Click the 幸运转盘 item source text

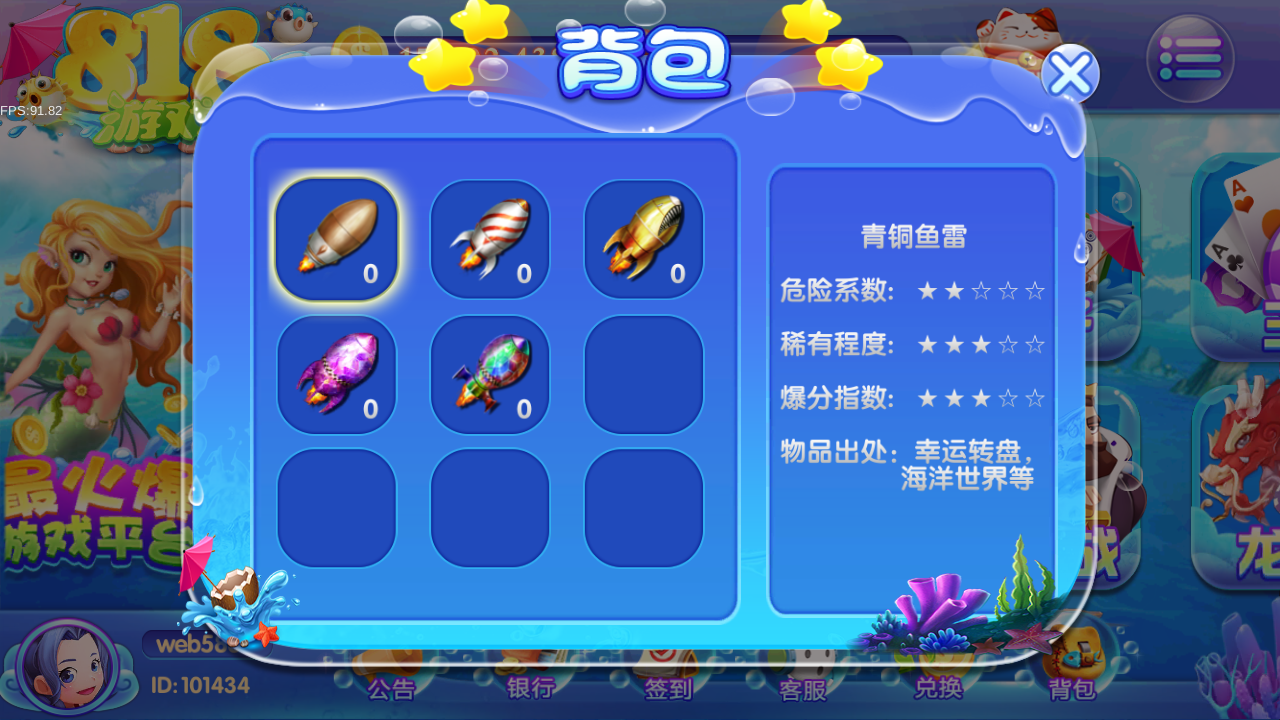tap(967, 452)
